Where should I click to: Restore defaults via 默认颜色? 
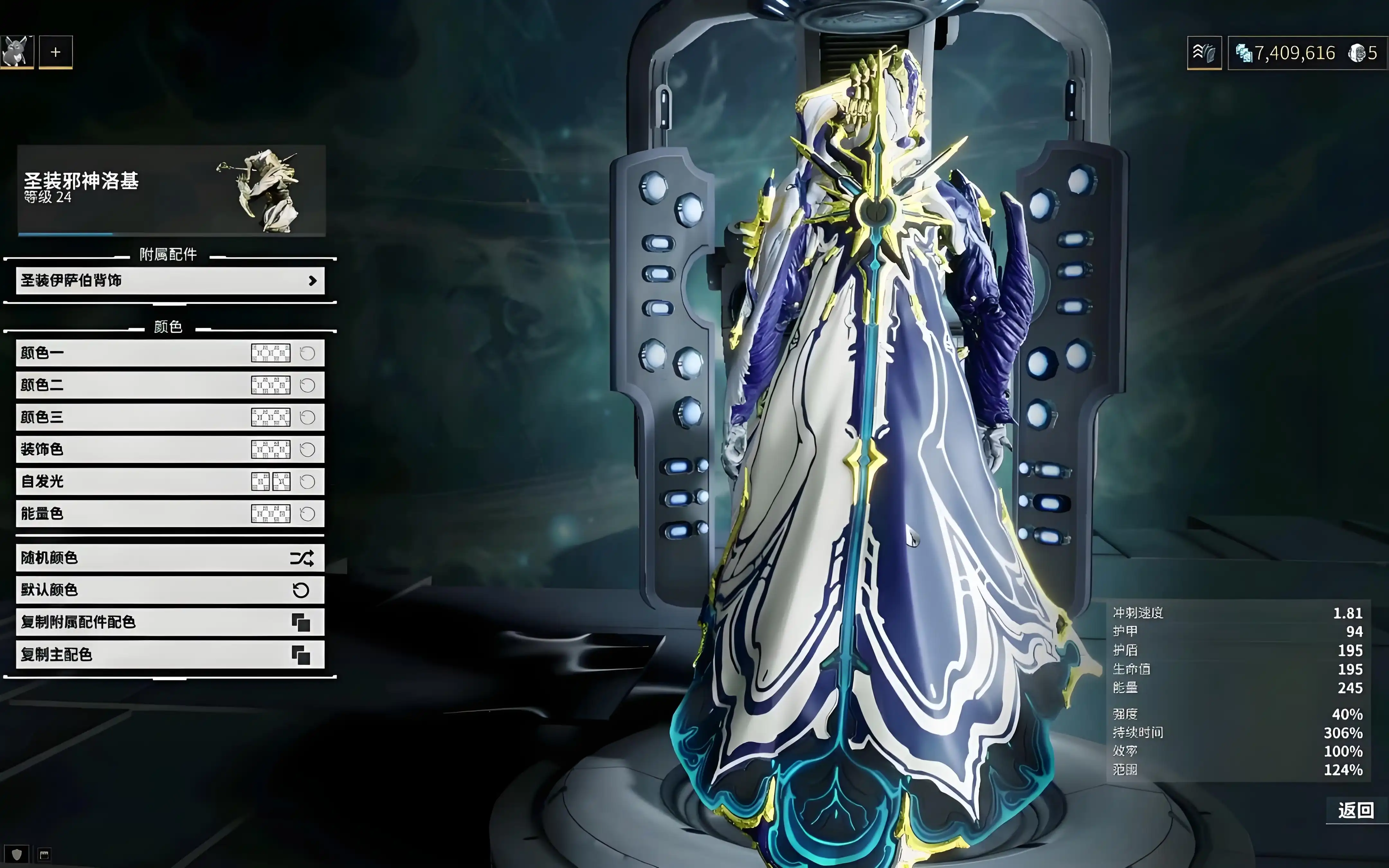click(170, 590)
